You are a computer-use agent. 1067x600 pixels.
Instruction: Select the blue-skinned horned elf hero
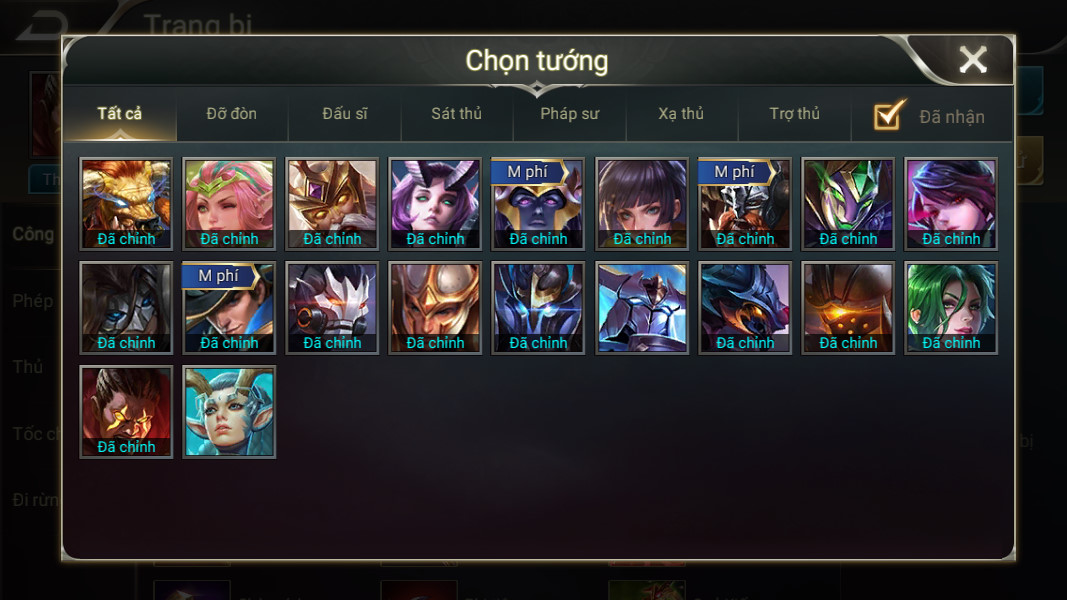[229, 411]
